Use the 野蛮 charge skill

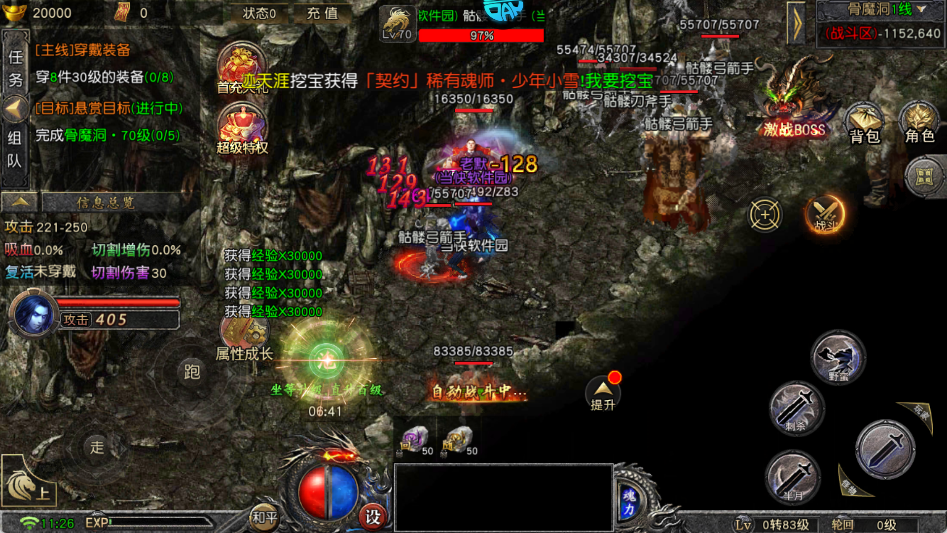click(x=838, y=358)
